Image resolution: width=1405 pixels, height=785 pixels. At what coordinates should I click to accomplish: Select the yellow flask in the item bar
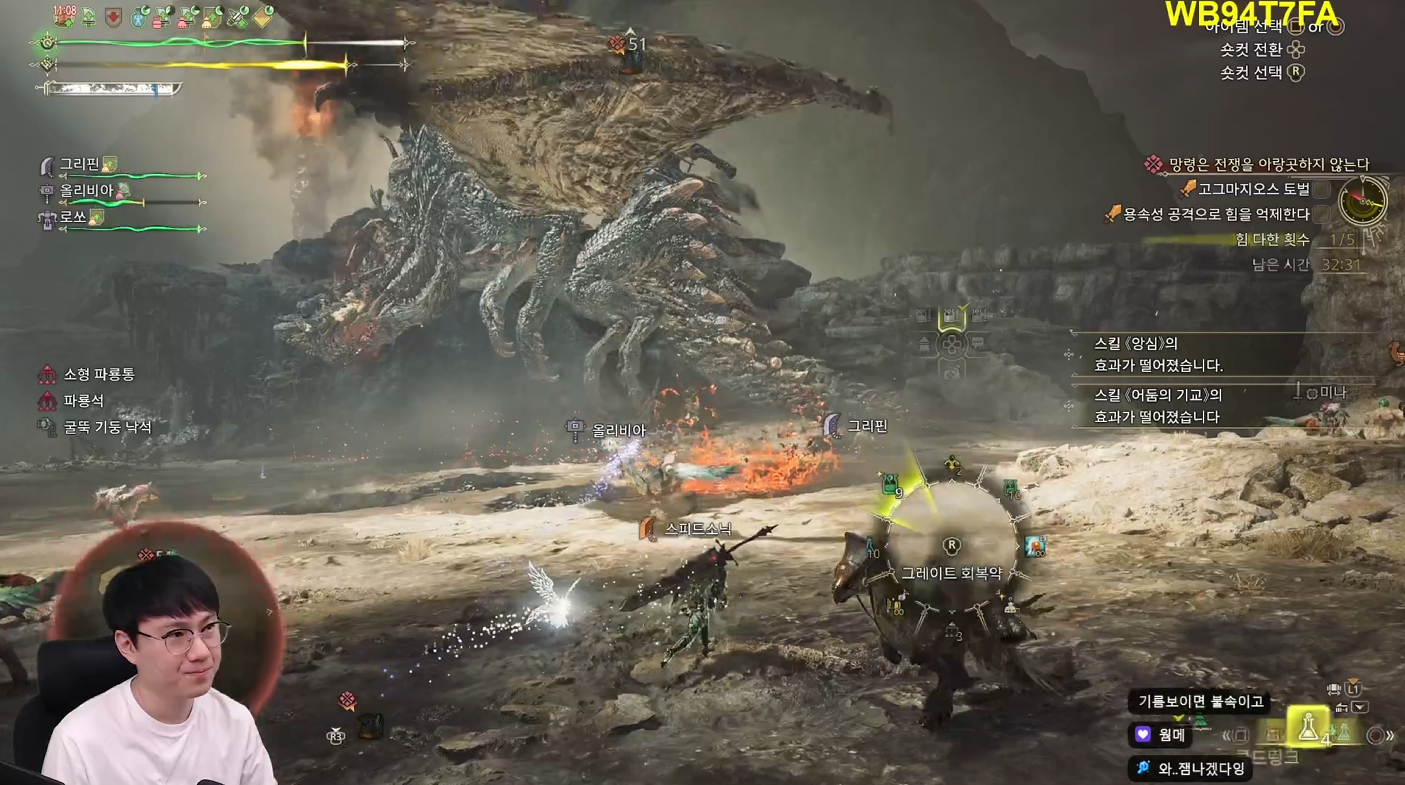tap(1307, 727)
